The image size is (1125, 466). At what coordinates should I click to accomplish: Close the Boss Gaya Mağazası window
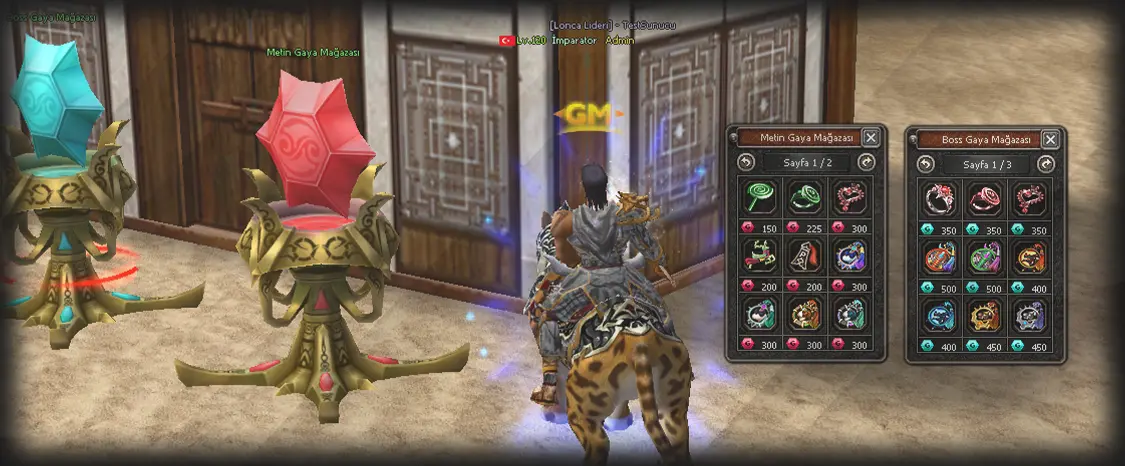[1050, 138]
